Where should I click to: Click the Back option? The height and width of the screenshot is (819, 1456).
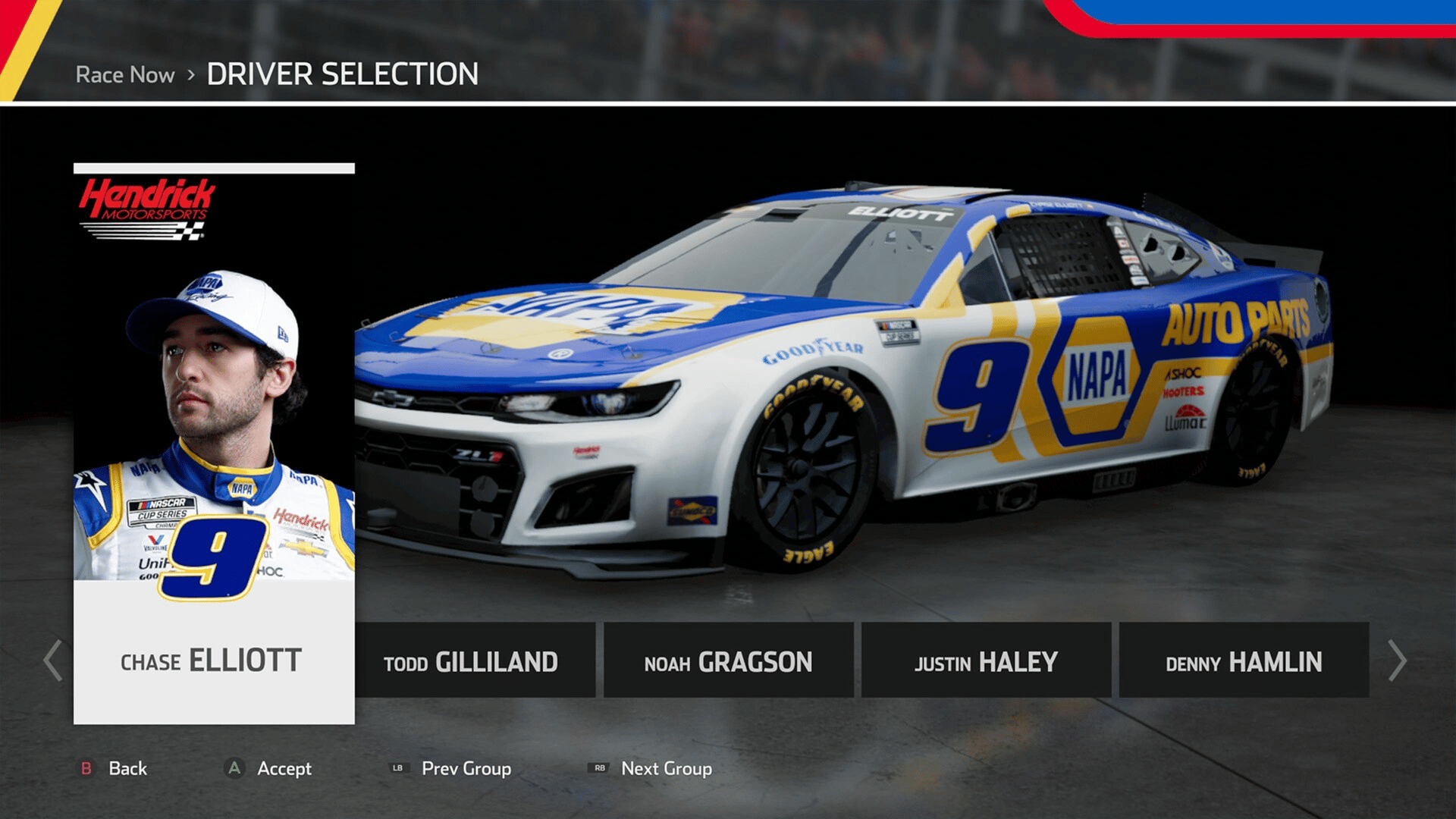click(x=114, y=768)
